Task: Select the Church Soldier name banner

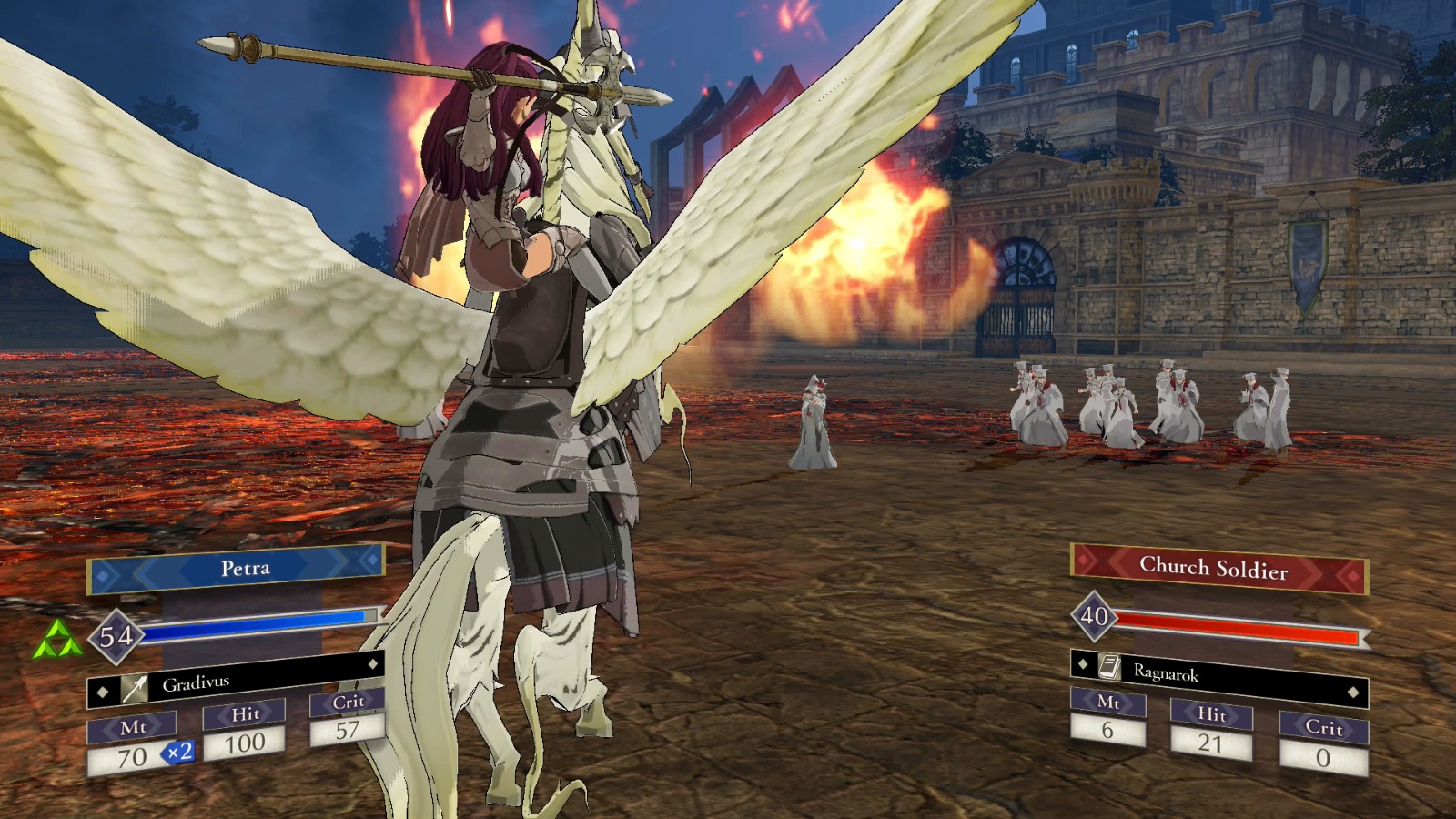Action: tap(1217, 568)
